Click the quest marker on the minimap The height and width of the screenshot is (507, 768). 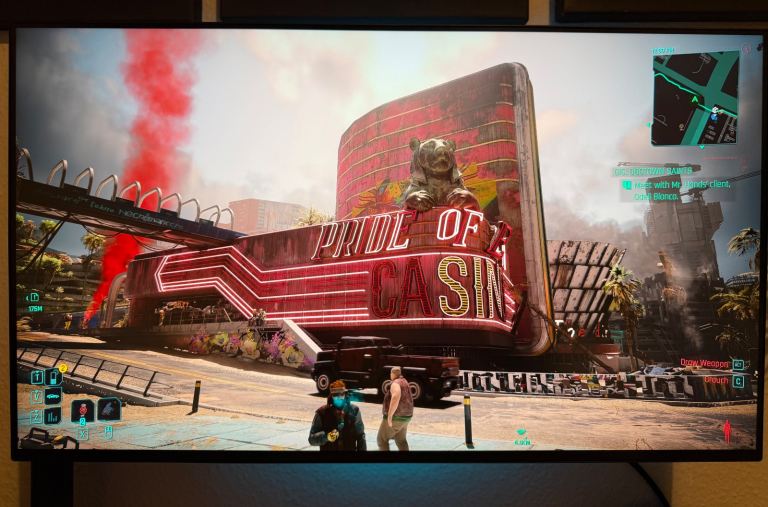click(716, 111)
